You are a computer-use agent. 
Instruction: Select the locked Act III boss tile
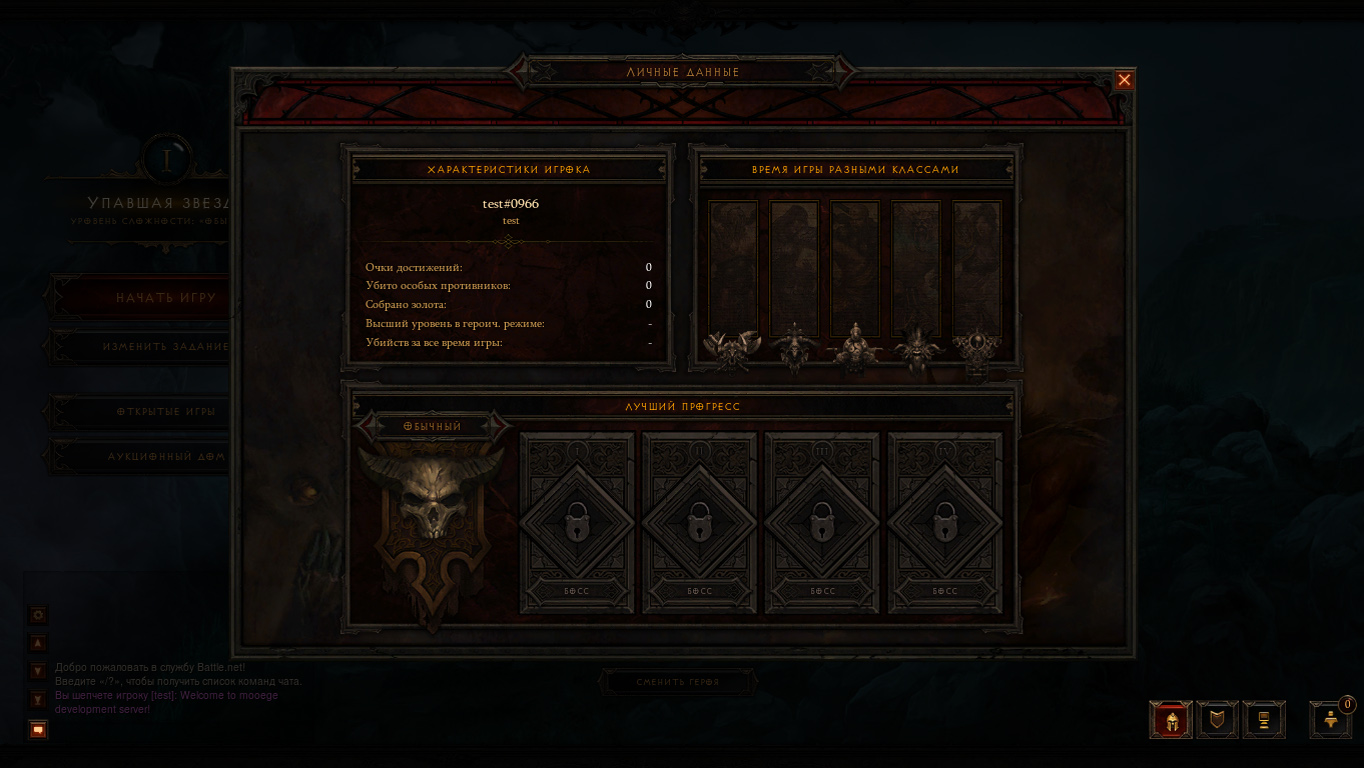tap(822, 522)
